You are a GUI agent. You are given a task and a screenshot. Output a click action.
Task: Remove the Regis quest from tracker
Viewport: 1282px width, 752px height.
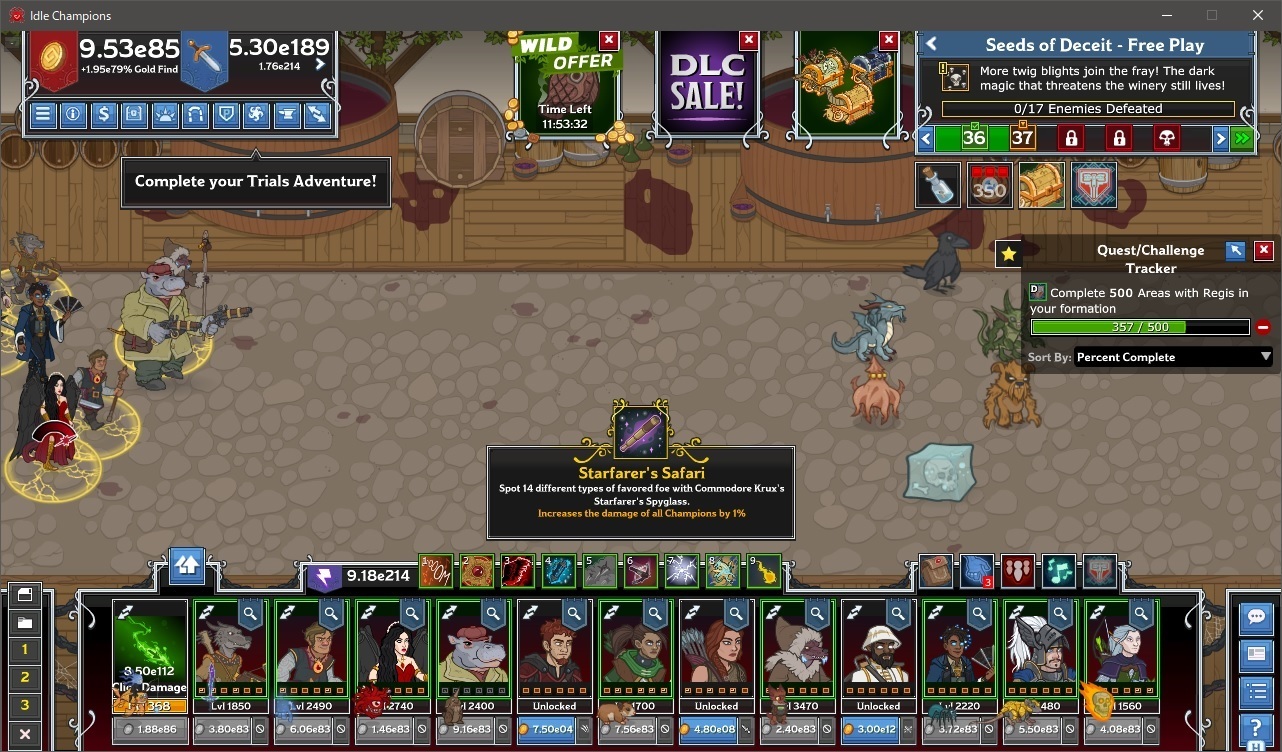click(x=1263, y=327)
